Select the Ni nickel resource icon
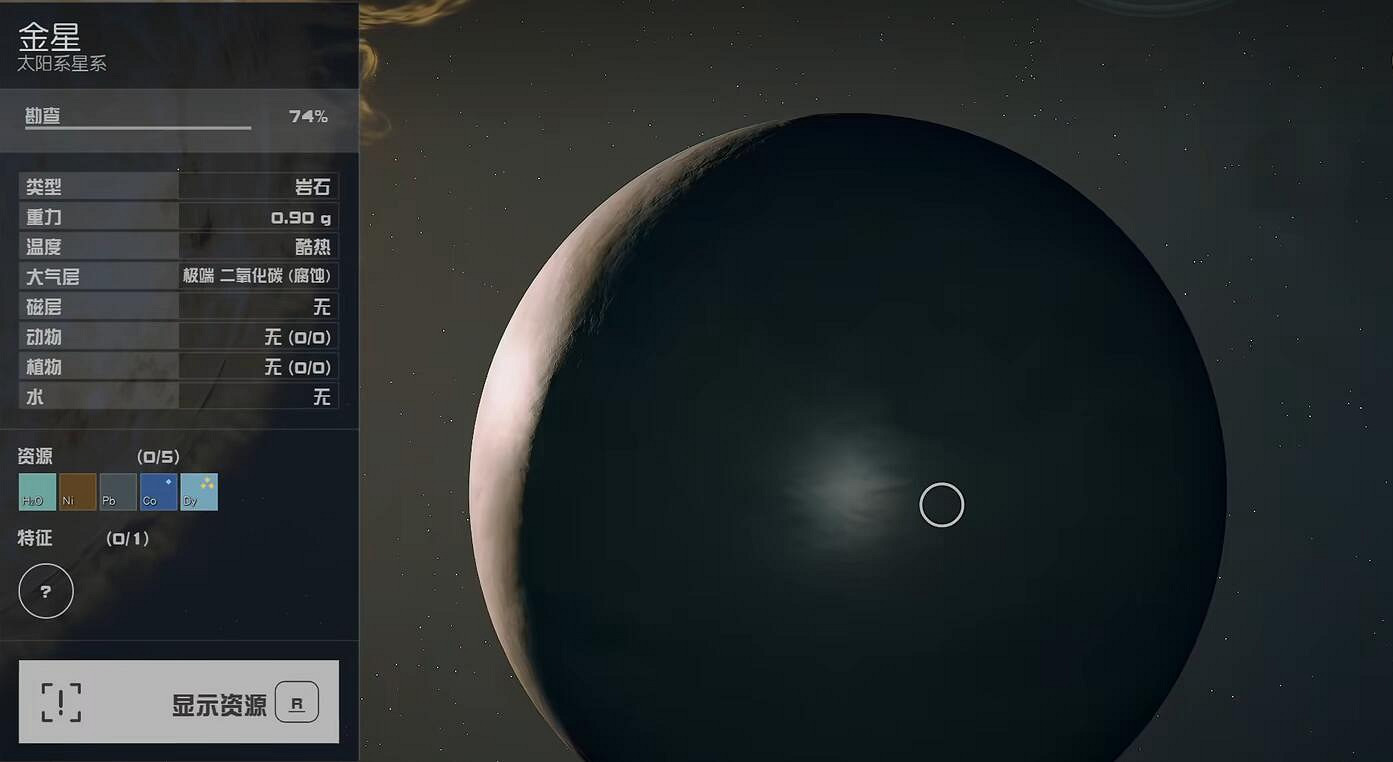Screen dimensions: 1393x762 tap(77, 492)
